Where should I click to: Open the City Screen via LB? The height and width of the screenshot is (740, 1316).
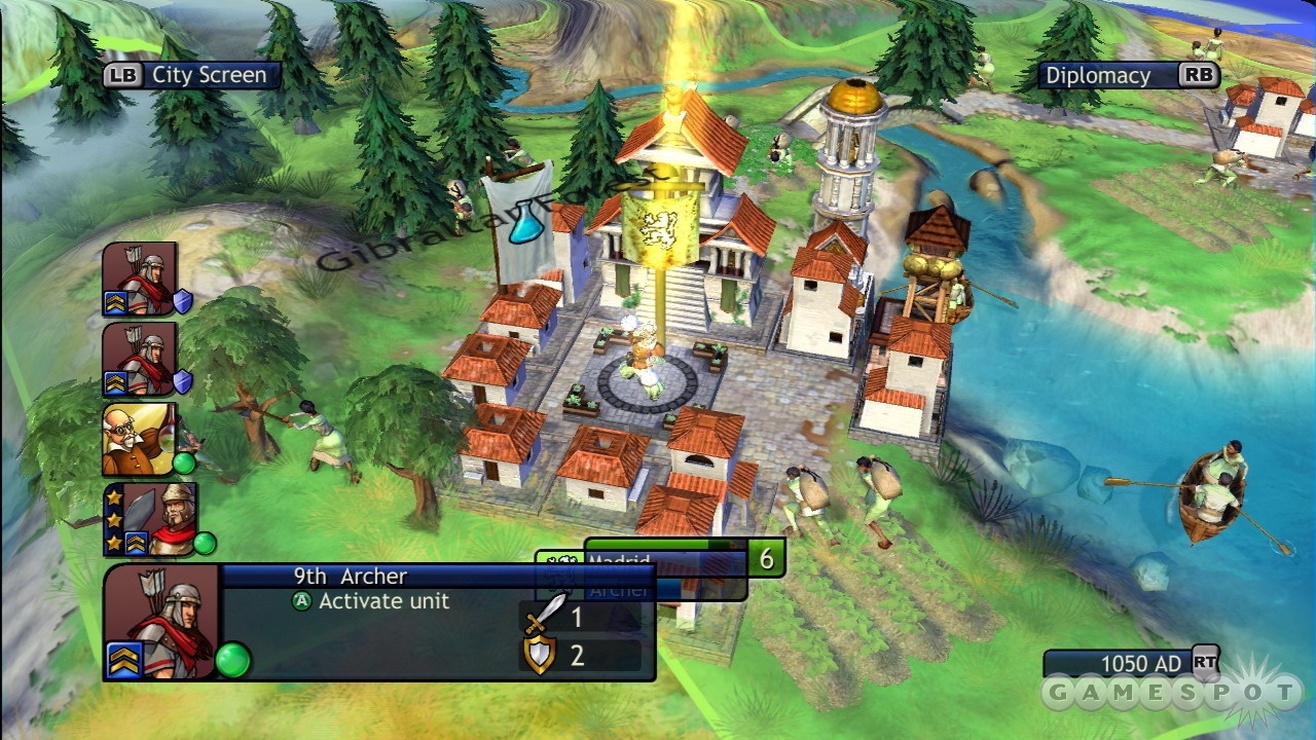click(190, 74)
